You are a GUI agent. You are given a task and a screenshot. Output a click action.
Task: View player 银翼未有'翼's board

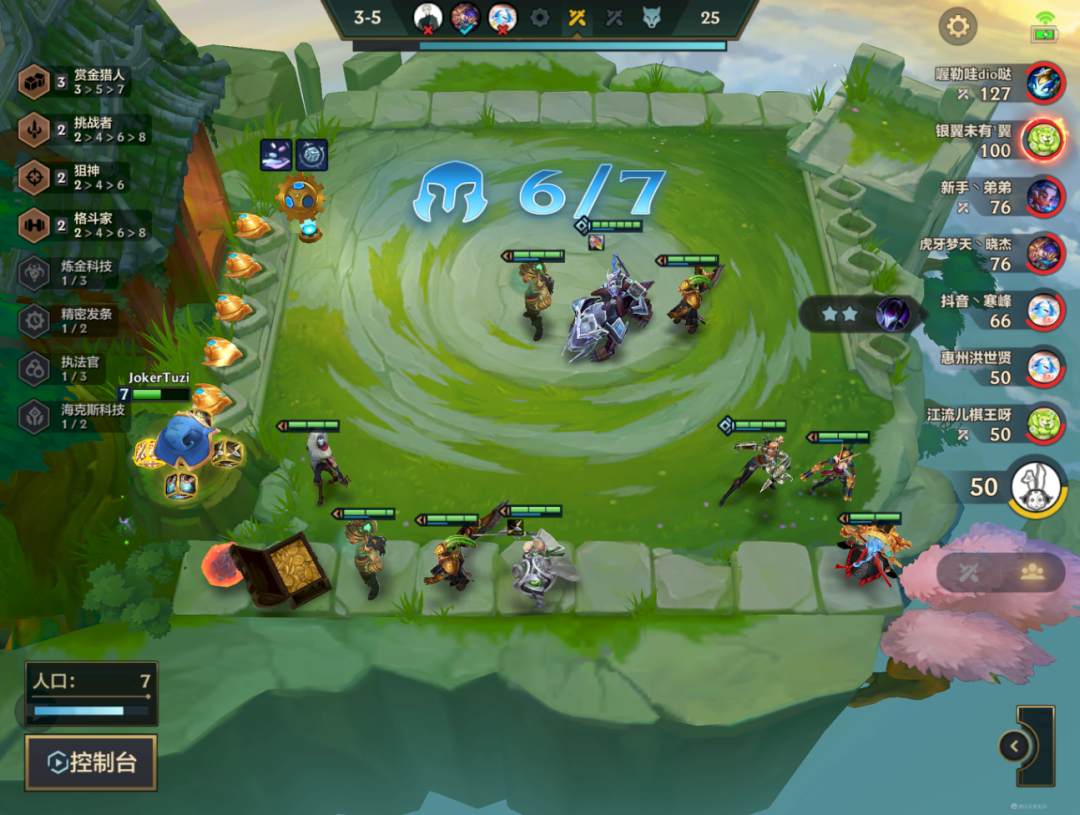(x=1043, y=139)
